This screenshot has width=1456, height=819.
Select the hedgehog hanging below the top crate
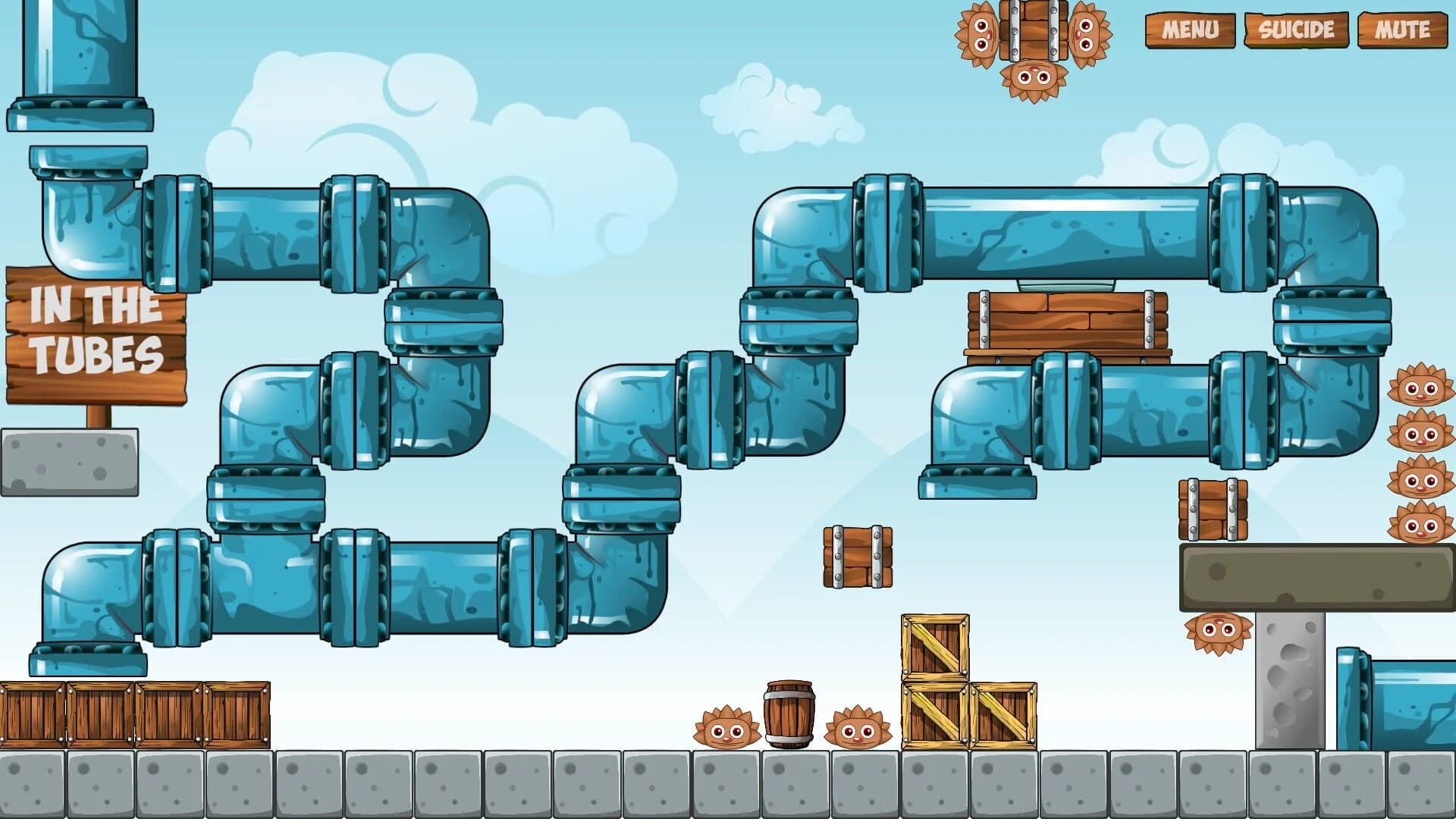1034,78
